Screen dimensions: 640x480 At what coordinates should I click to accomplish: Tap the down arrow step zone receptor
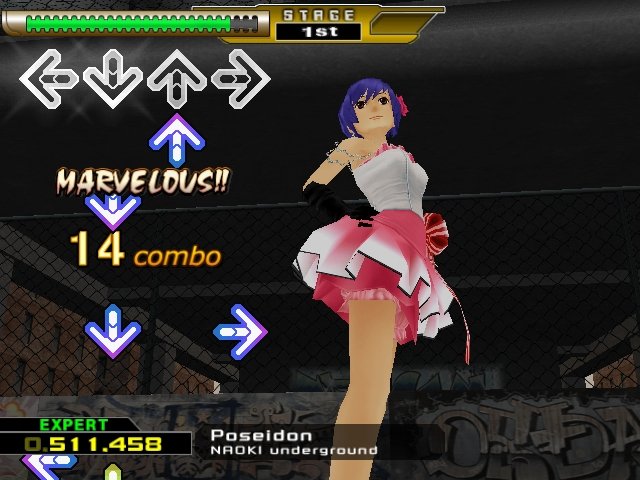coord(113,77)
